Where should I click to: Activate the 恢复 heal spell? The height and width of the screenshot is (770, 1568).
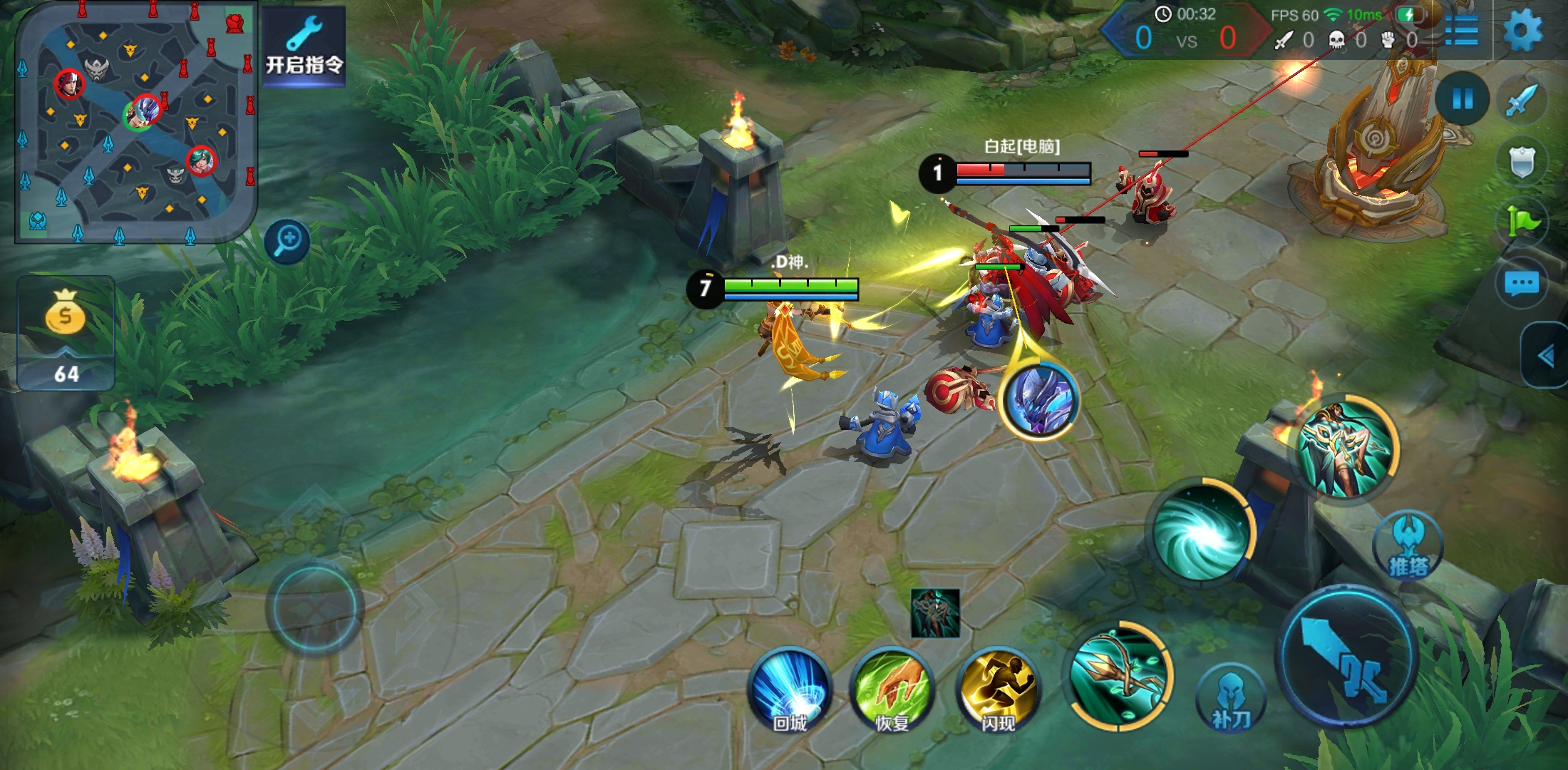click(x=892, y=690)
